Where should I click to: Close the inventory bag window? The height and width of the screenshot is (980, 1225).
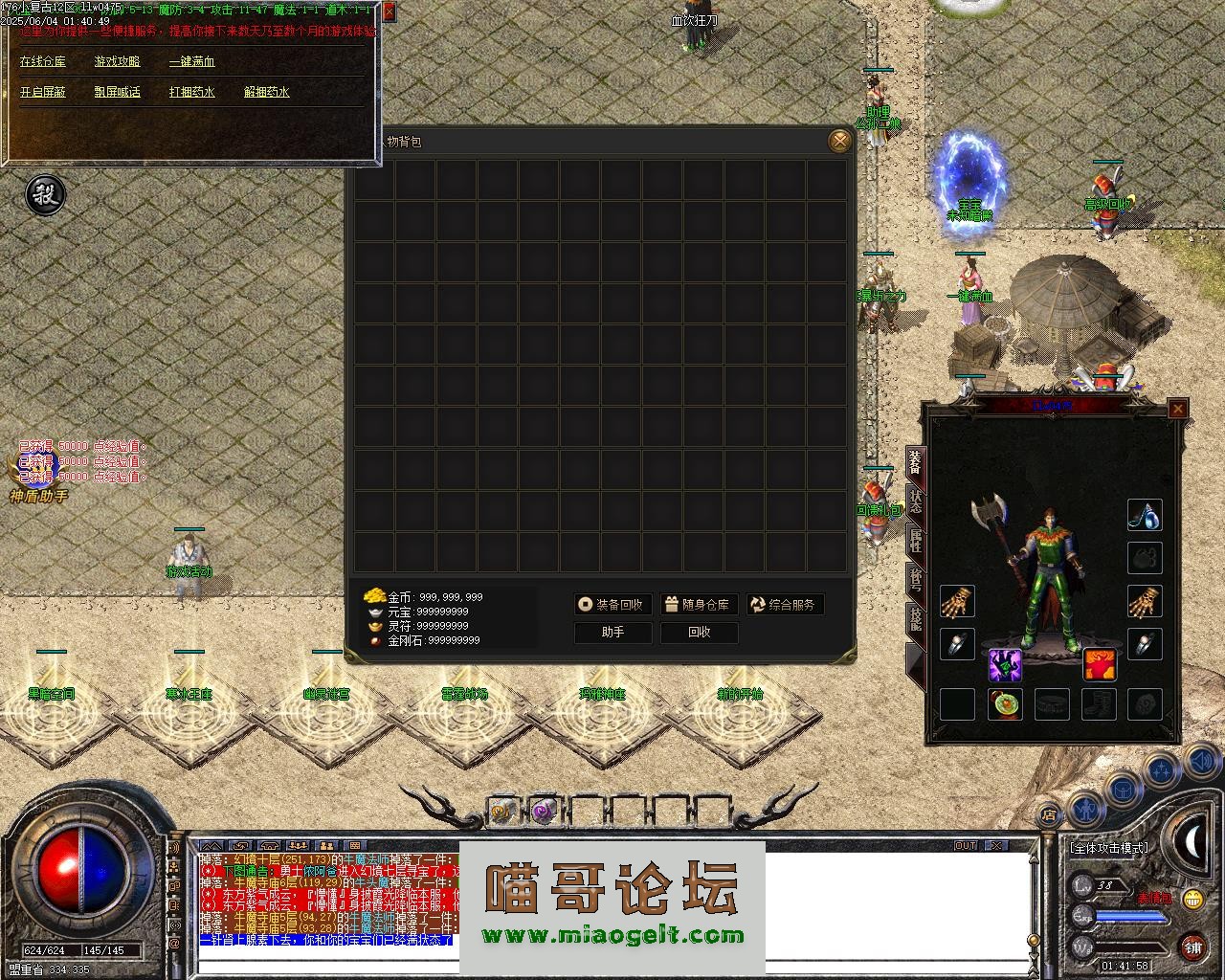(x=839, y=142)
